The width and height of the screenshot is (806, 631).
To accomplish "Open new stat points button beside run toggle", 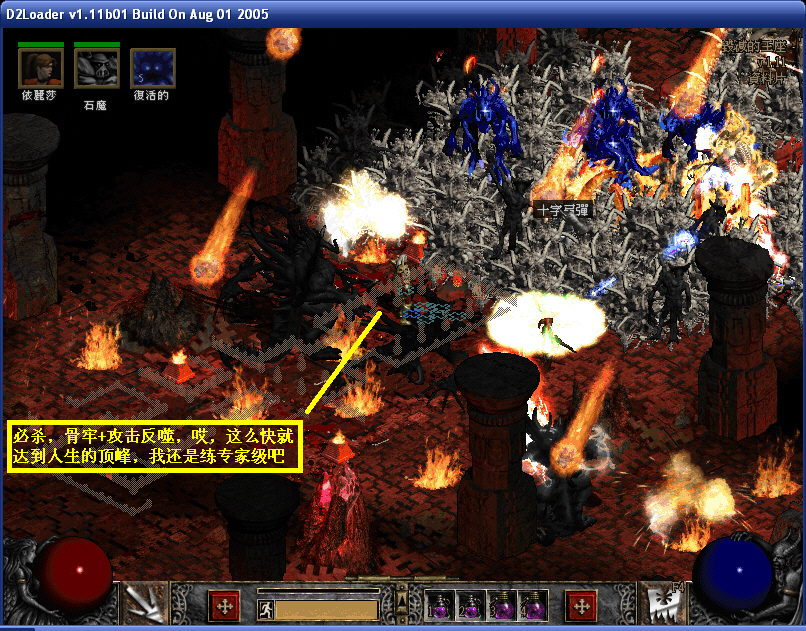I will click(x=224, y=606).
